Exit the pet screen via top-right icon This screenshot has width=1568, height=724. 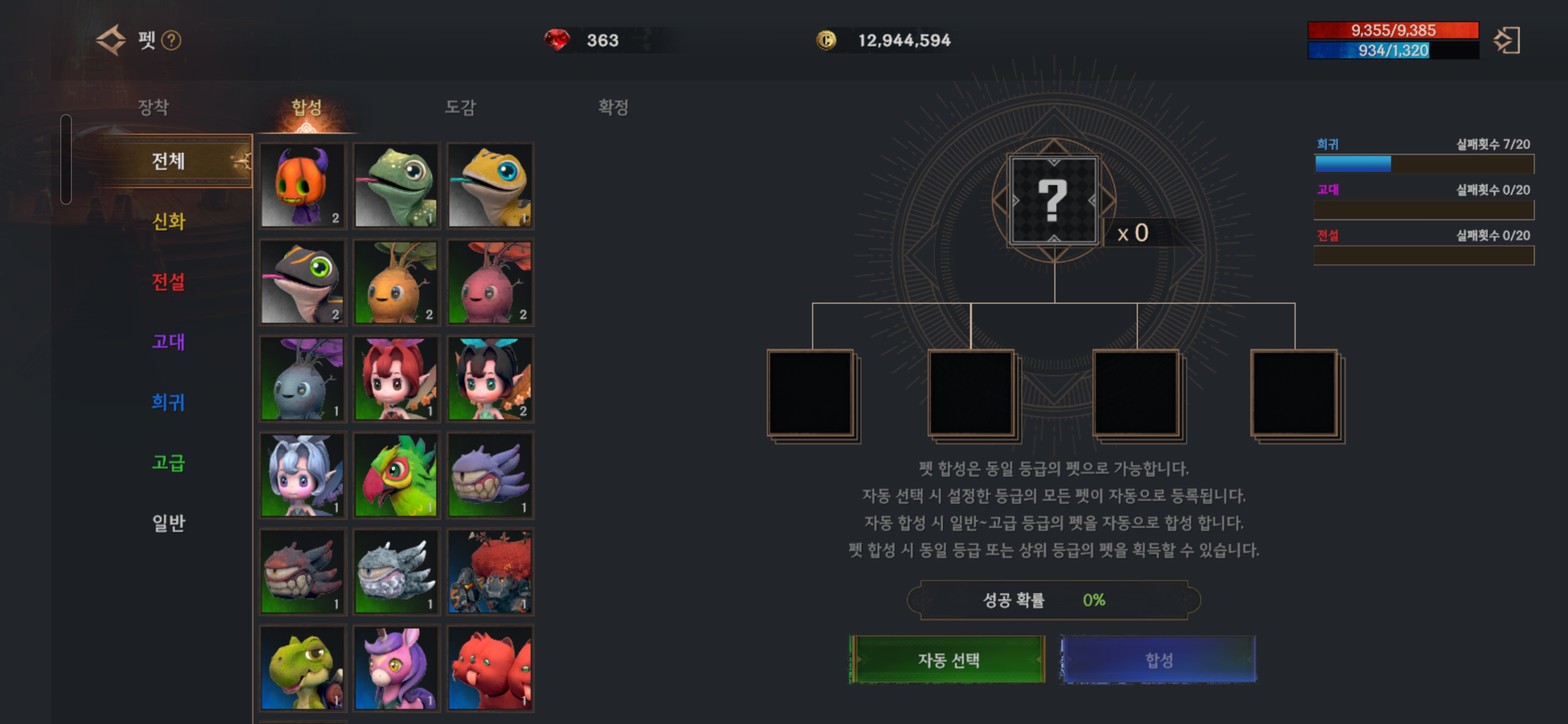(x=1507, y=41)
